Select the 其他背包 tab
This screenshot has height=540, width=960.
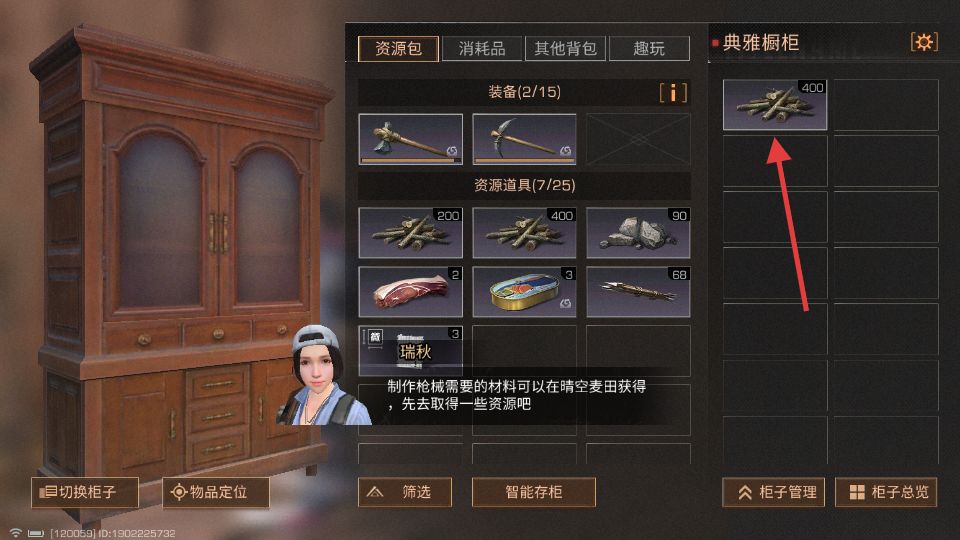[x=565, y=48]
